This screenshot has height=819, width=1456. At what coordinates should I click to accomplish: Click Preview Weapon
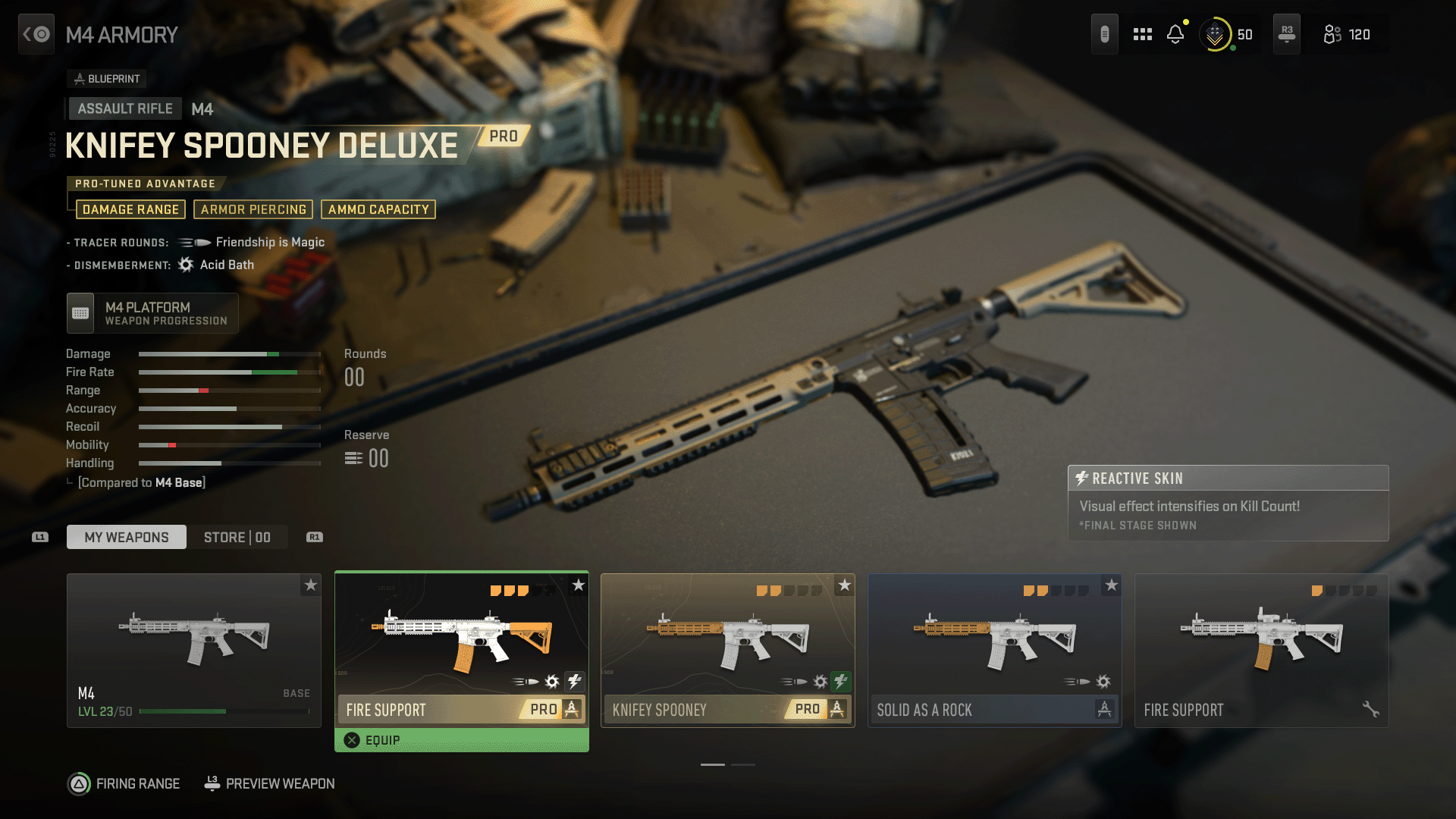coord(270,783)
